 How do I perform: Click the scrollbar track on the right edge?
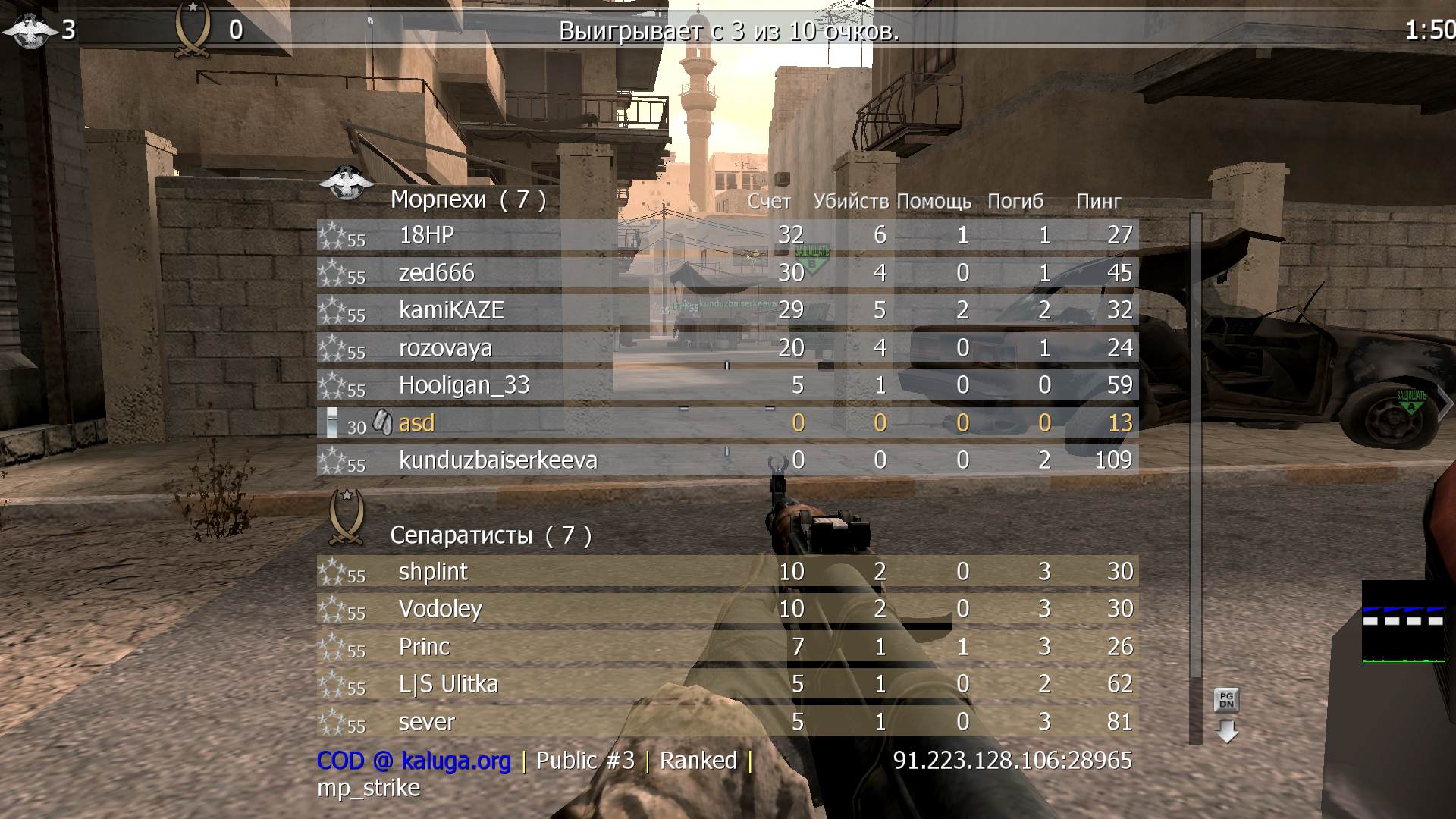(x=1197, y=455)
